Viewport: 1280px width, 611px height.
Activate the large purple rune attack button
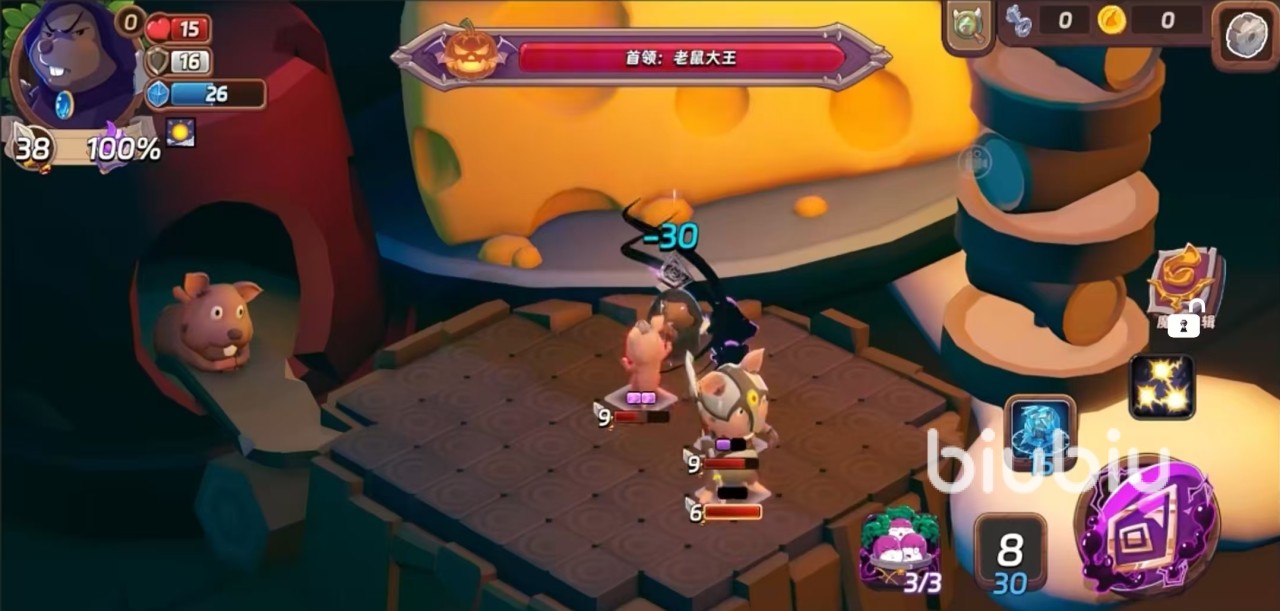tap(1146, 527)
